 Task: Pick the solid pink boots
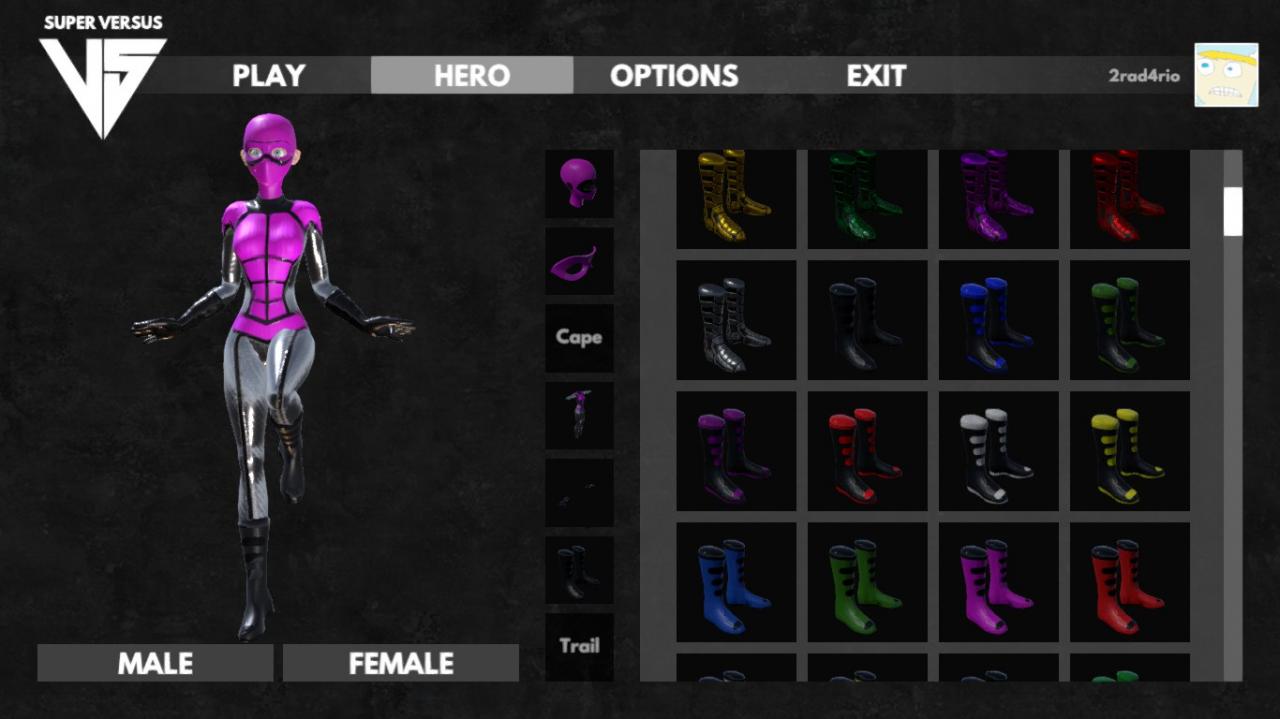click(x=998, y=583)
